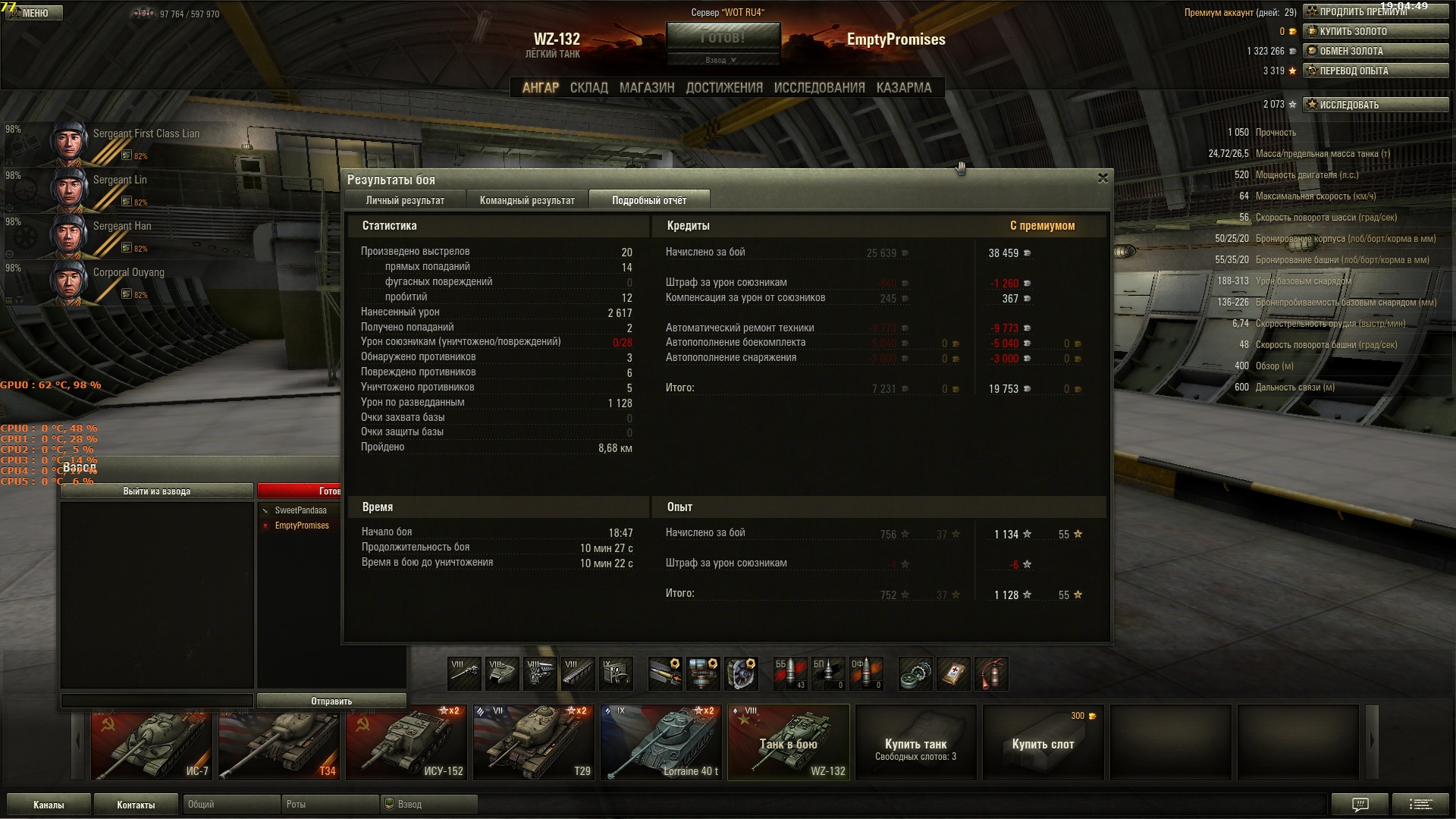Select the ИС-7 tank in carousel
The height and width of the screenshot is (819, 1456).
(x=151, y=743)
